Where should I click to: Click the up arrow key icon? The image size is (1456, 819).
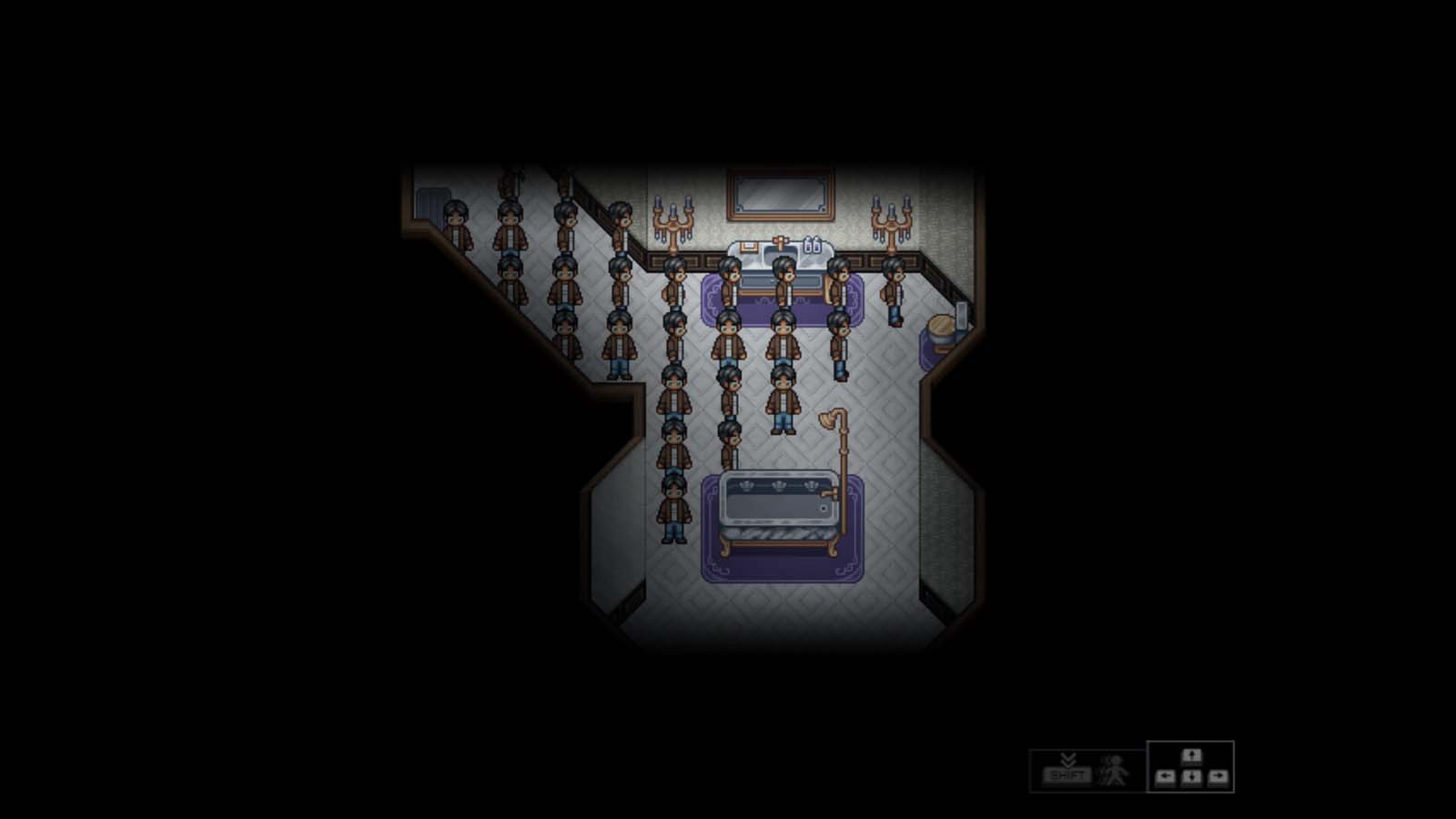(x=1194, y=756)
